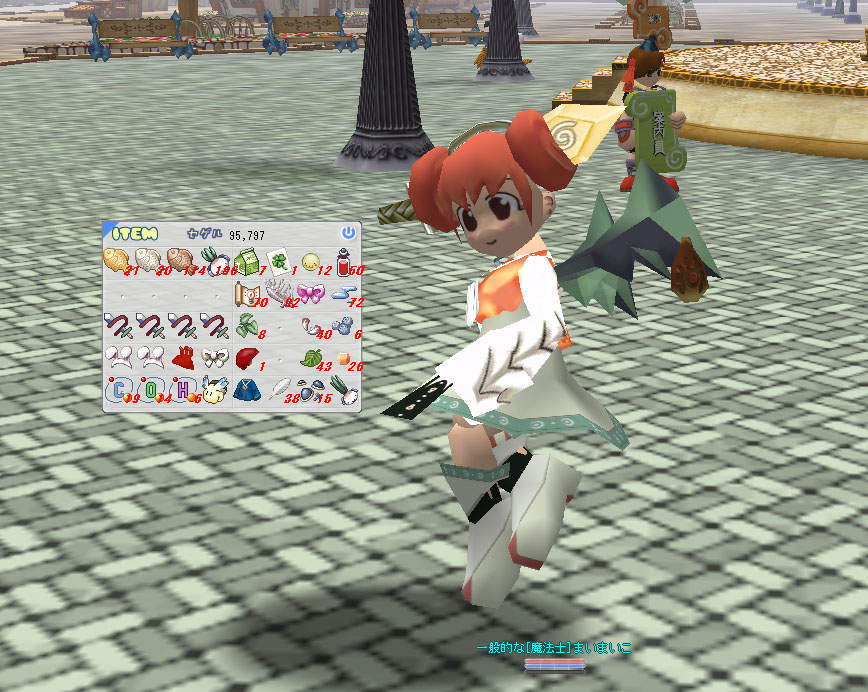The width and height of the screenshot is (868, 692).
Task: Pick the blue jacket item
Action: click(246, 389)
